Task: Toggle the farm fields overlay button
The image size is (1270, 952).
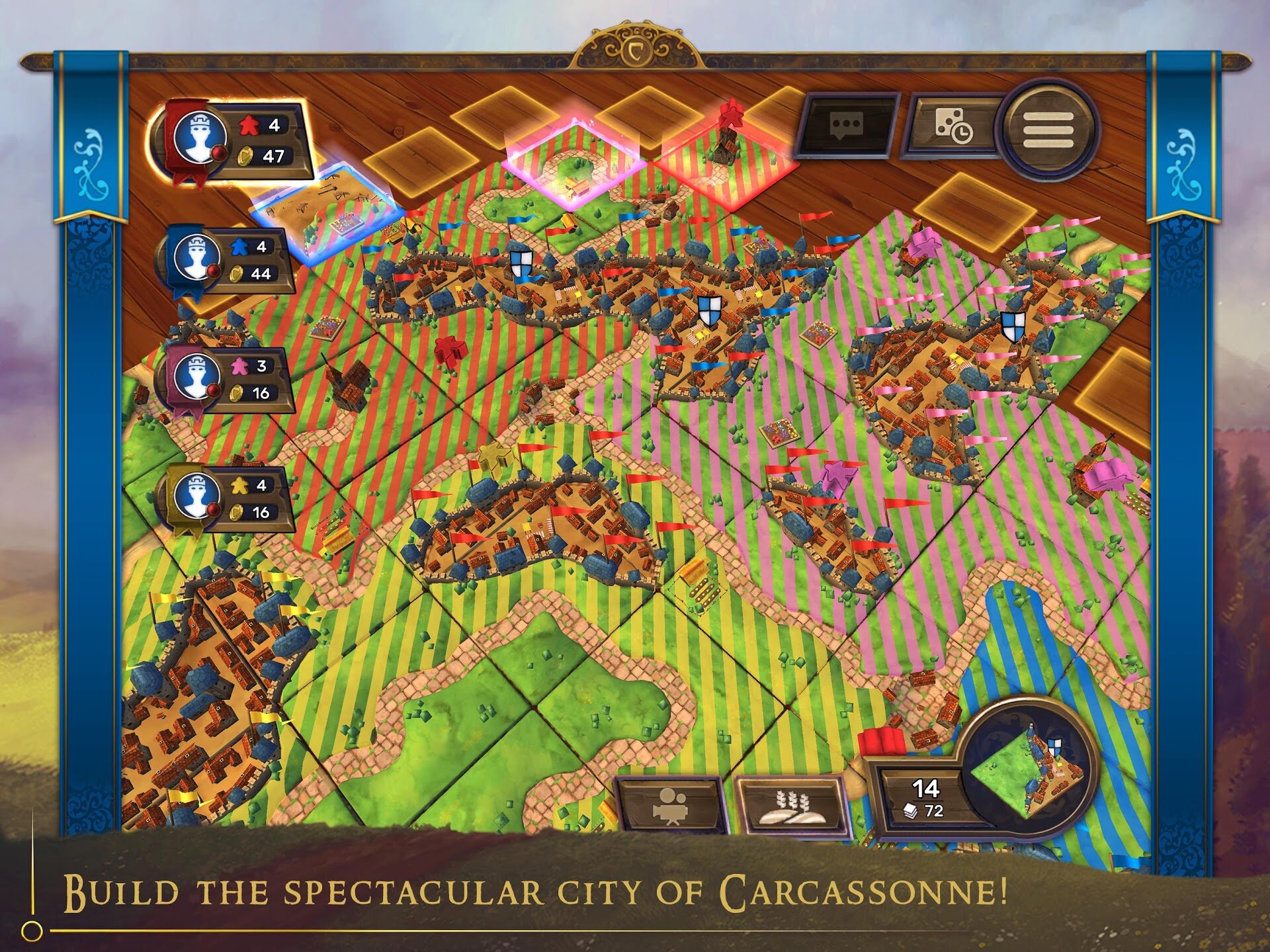Action: (x=791, y=806)
